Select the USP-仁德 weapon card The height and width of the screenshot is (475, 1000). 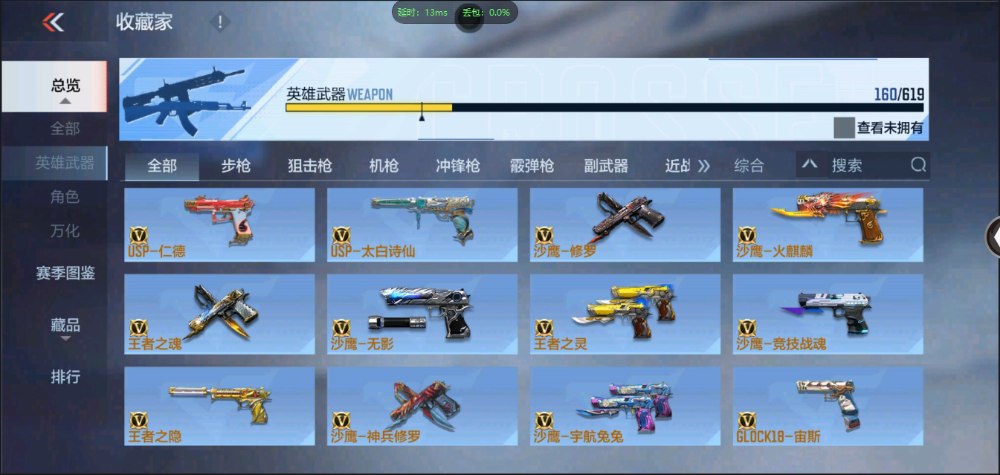click(219, 225)
